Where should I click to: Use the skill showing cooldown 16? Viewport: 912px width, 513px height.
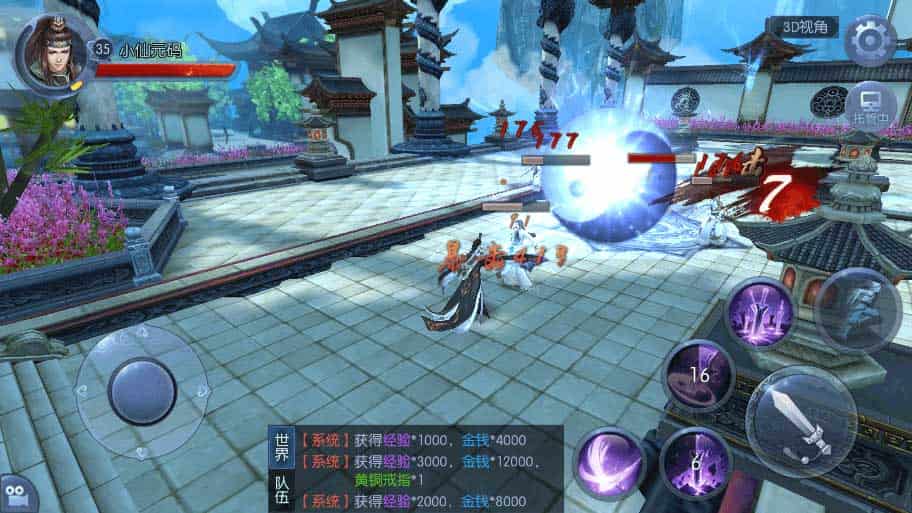click(x=698, y=375)
